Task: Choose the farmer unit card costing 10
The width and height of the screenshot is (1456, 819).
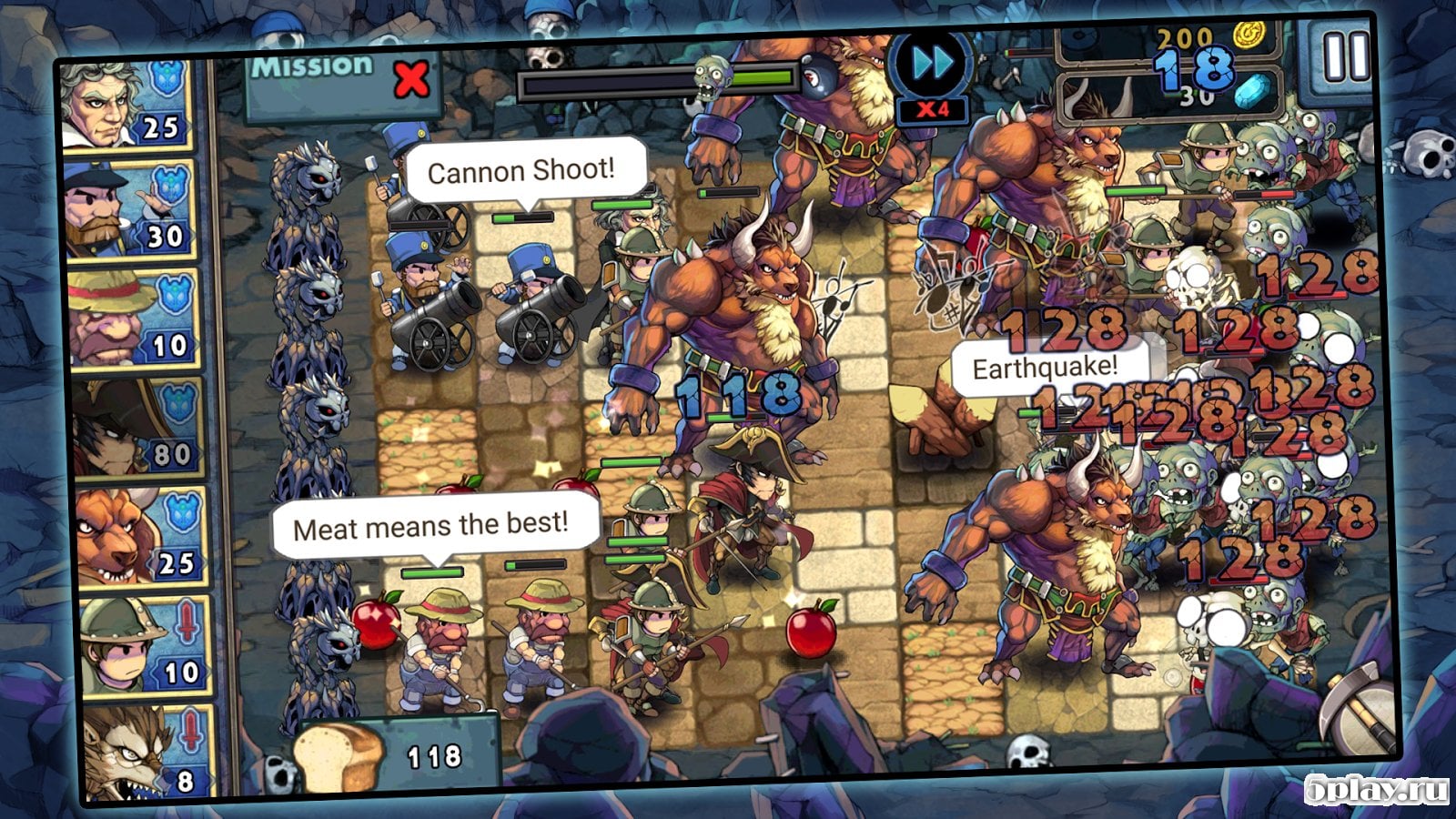Action: click(x=133, y=319)
